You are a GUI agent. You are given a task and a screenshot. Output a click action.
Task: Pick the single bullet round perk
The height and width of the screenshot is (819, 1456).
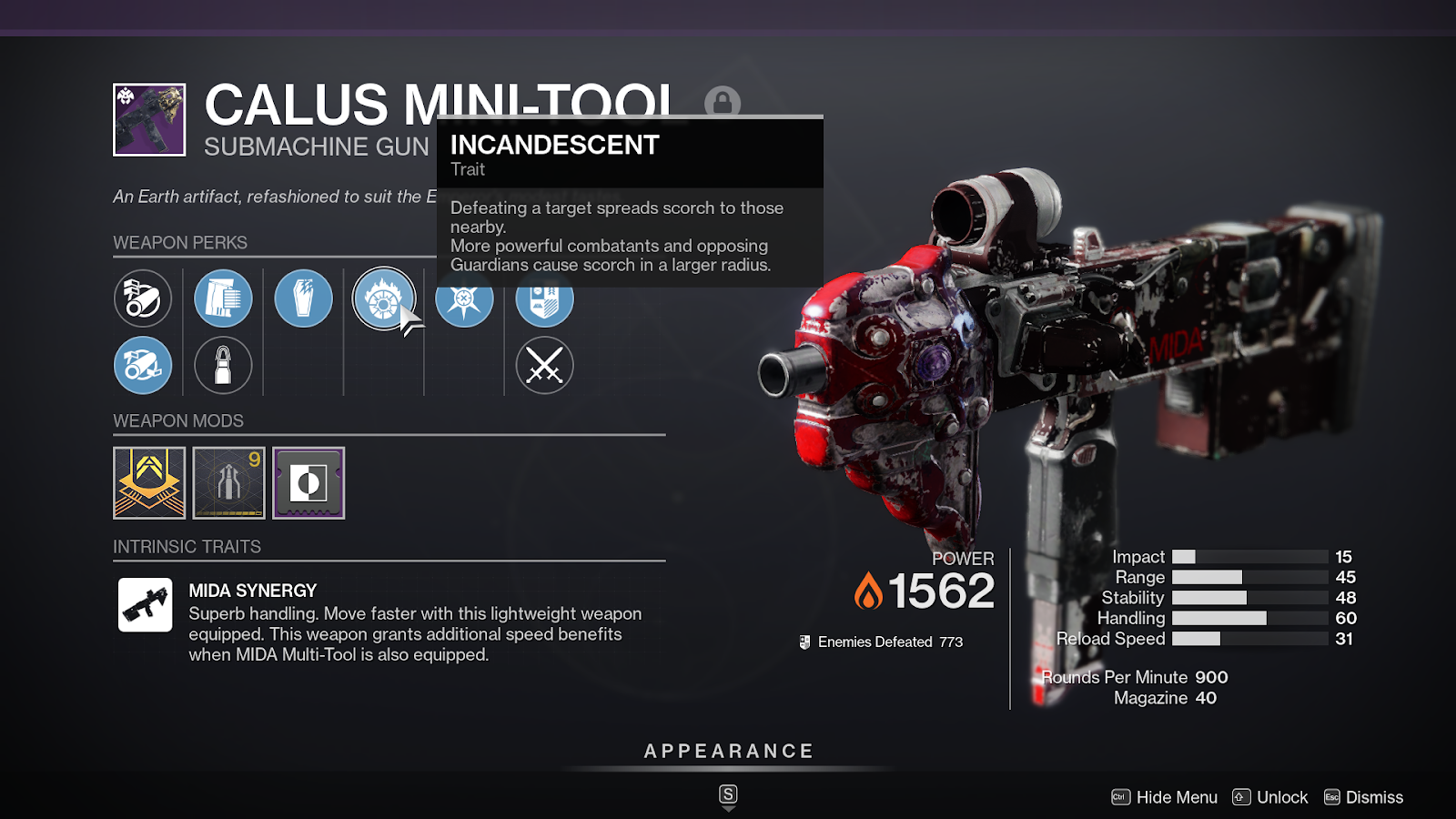[x=223, y=365]
